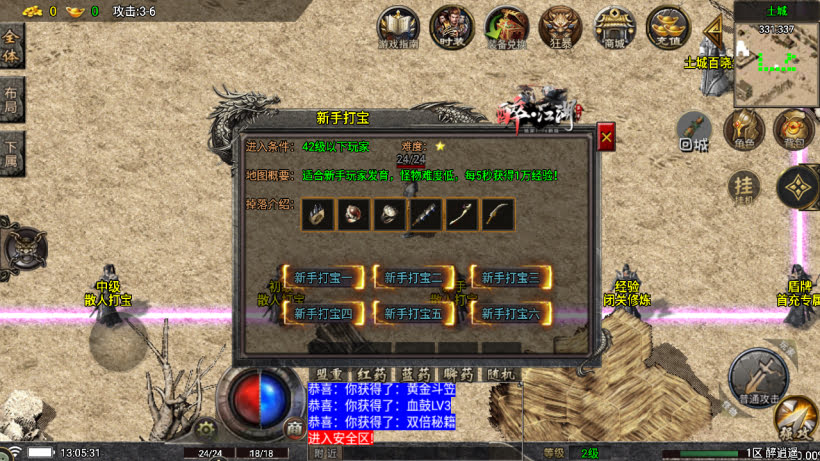Open the 角色 character sheet
This screenshot has width=820, height=461.
[x=744, y=128]
